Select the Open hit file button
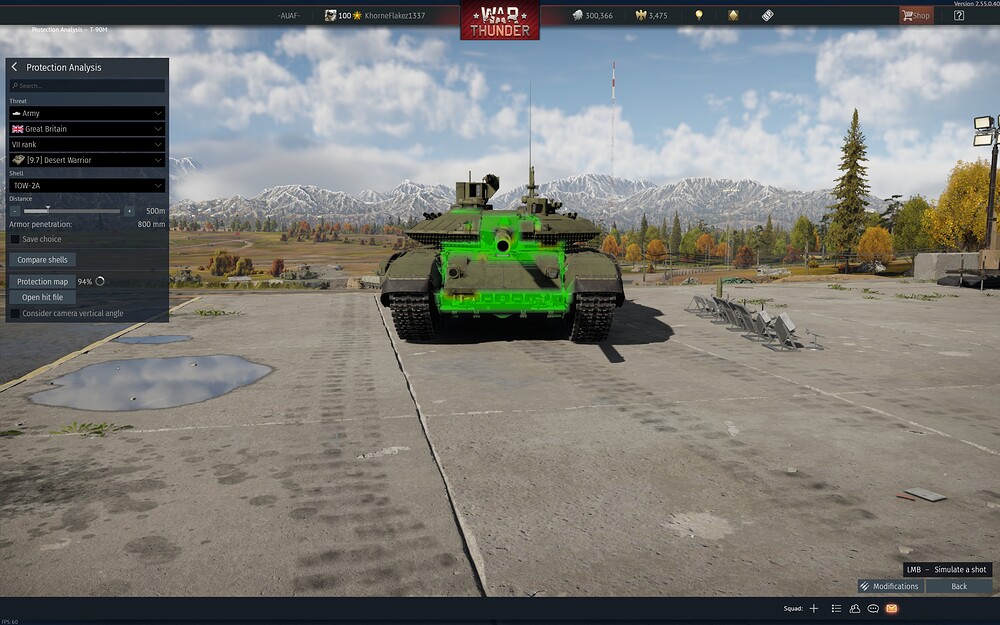1000x625 pixels. point(42,297)
